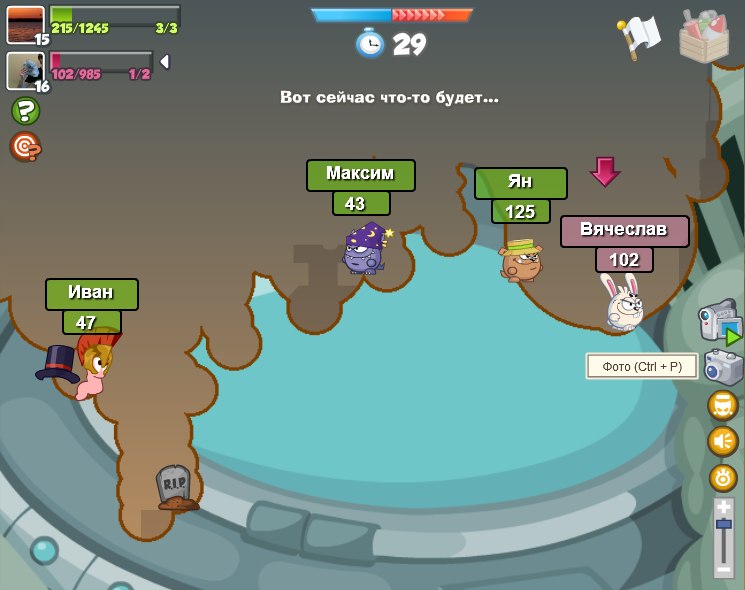Click the blue zoom slider handle
This screenshot has height=590, width=745.
coord(724,524)
